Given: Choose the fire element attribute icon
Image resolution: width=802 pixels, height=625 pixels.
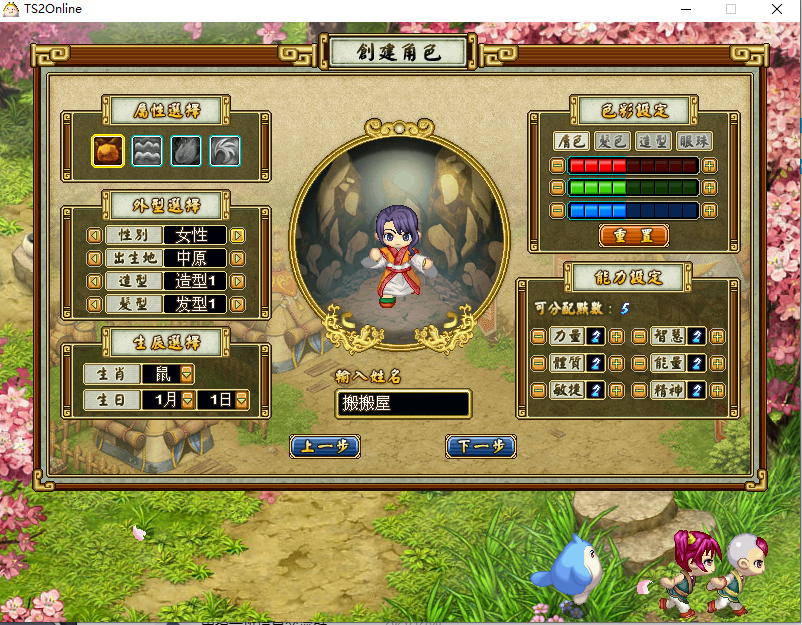Looking at the screenshot, I should (186, 151).
